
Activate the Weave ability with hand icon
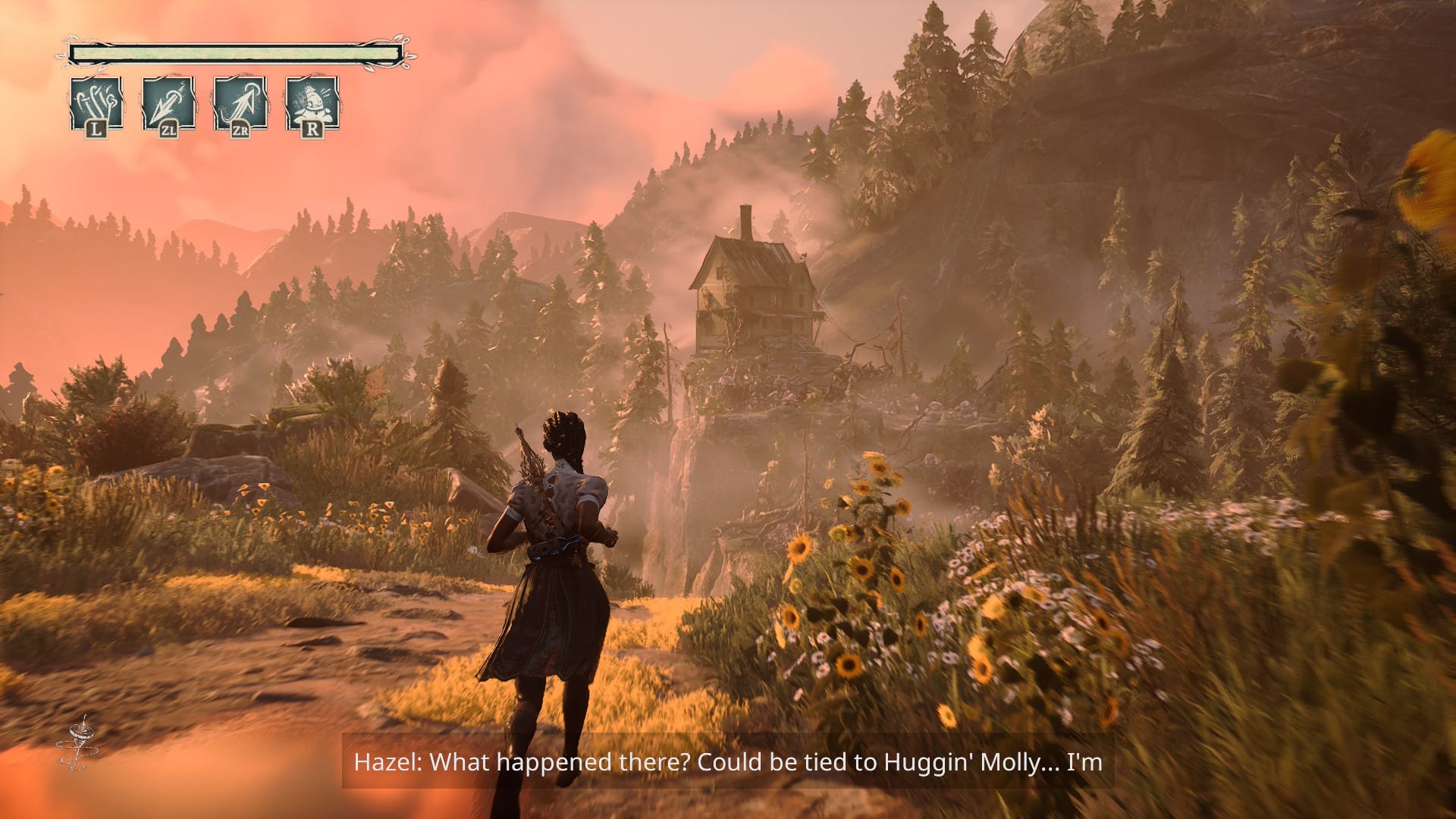coord(96,103)
